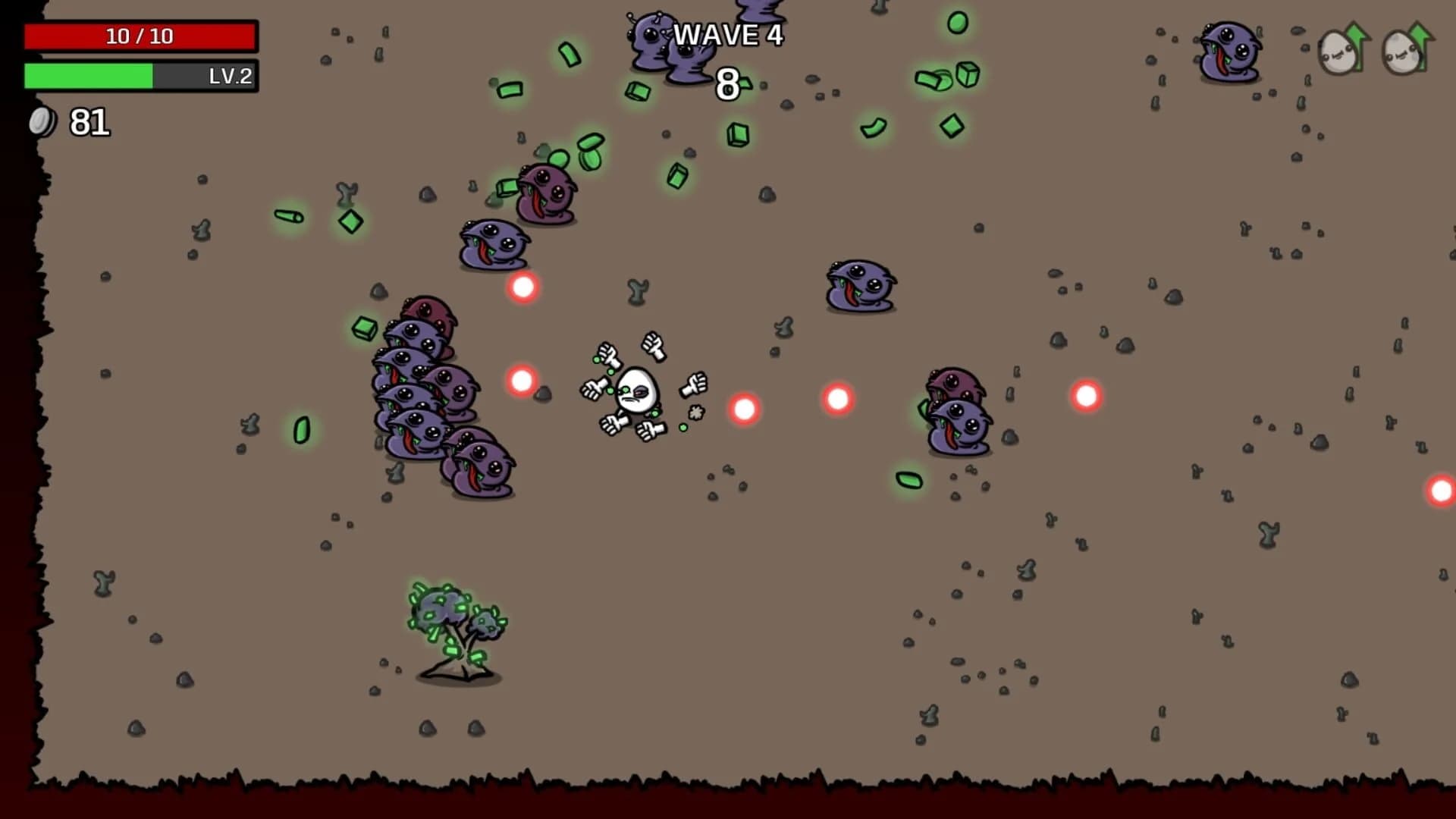Click the red 10 / 10 health bar
Screen dimensions: 1456x819
click(x=140, y=34)
